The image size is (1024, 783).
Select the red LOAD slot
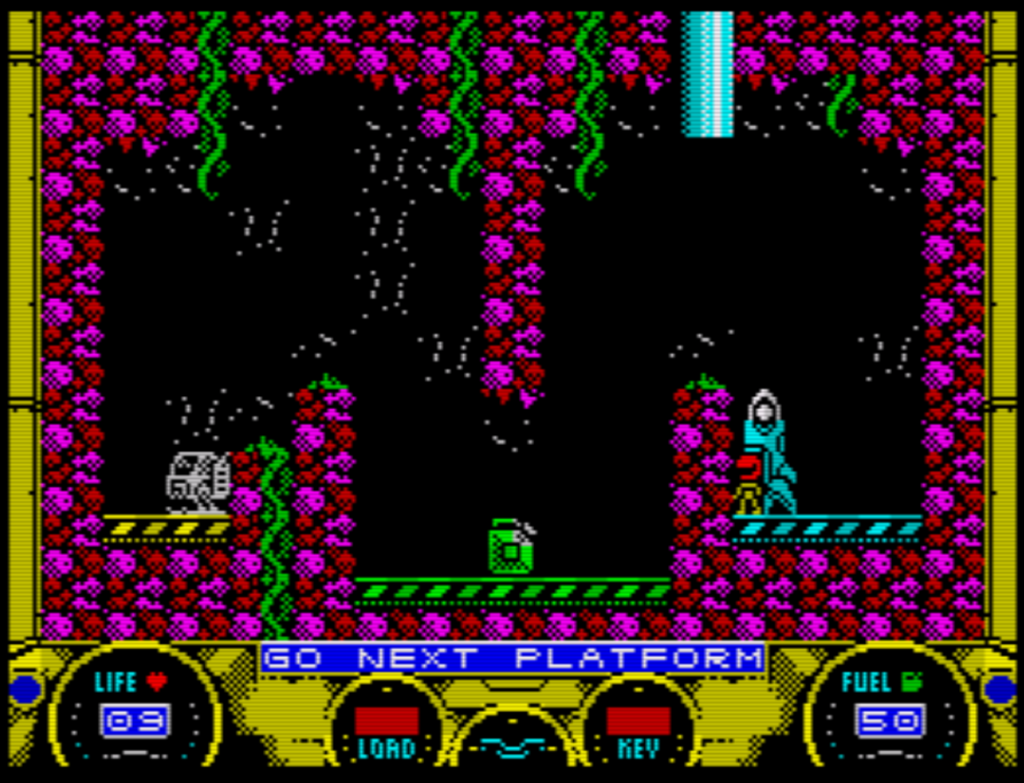[x=386, y=720]
